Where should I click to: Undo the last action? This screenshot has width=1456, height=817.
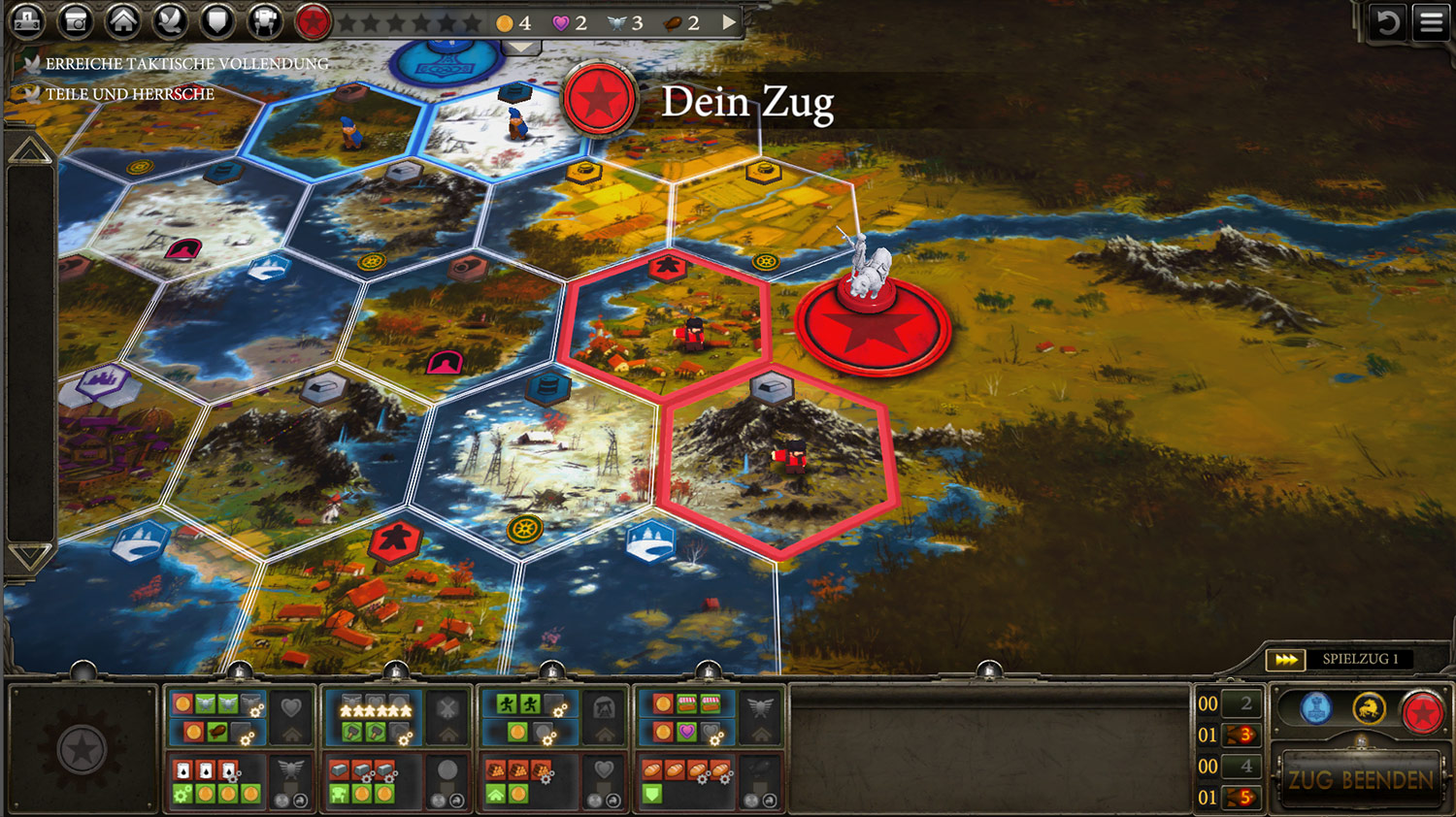click(1387, 22)
